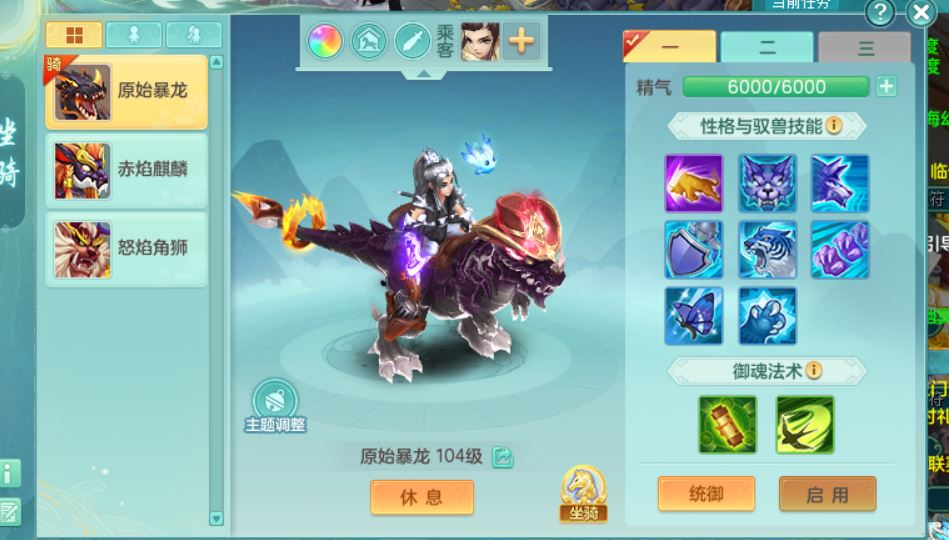949x540 pixels.
Task: Select 原始暴龙 in the mount list
Action: pos(126,92)
